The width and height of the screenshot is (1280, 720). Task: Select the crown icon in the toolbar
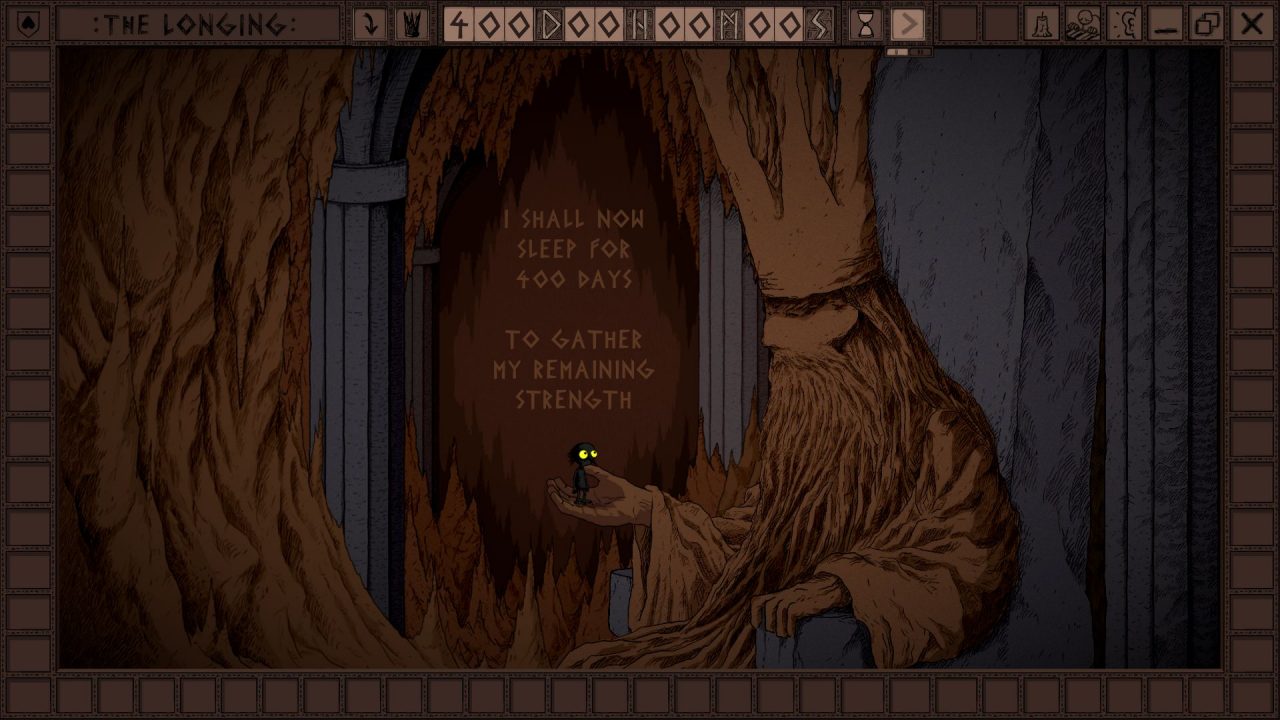point(410,23)
